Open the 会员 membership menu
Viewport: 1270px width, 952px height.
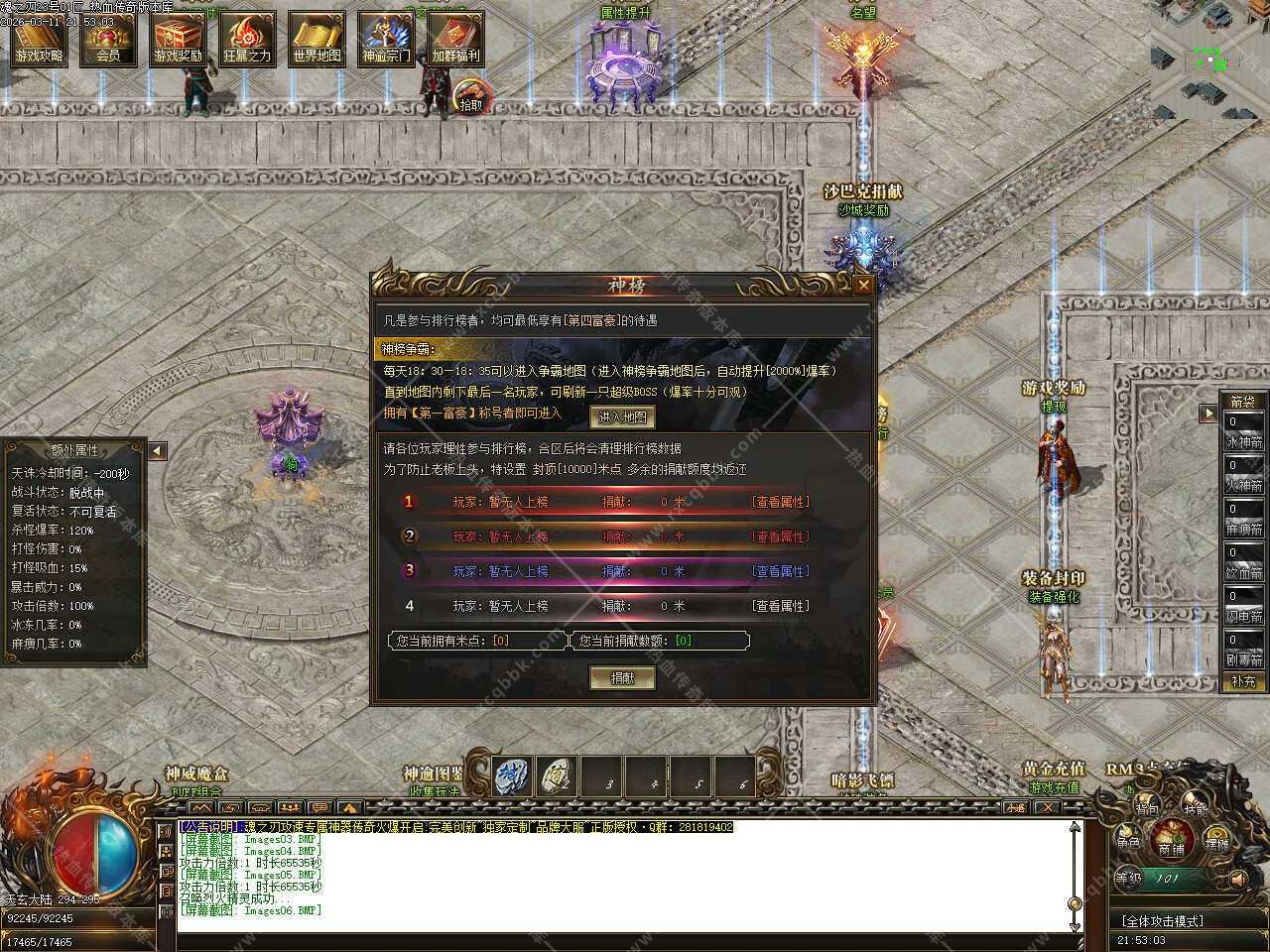(108, 38)
